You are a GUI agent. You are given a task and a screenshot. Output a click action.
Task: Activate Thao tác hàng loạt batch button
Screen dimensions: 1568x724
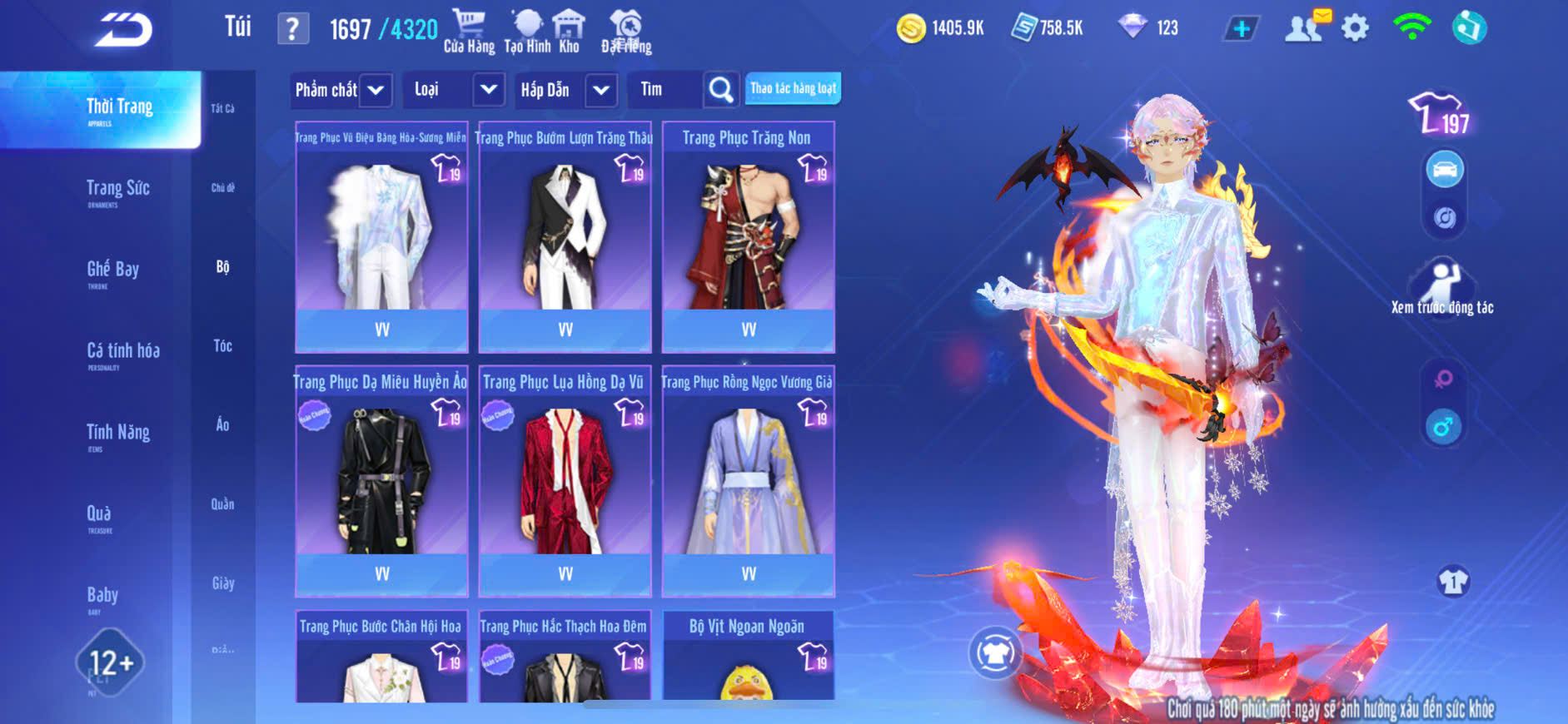coord(793,88)
